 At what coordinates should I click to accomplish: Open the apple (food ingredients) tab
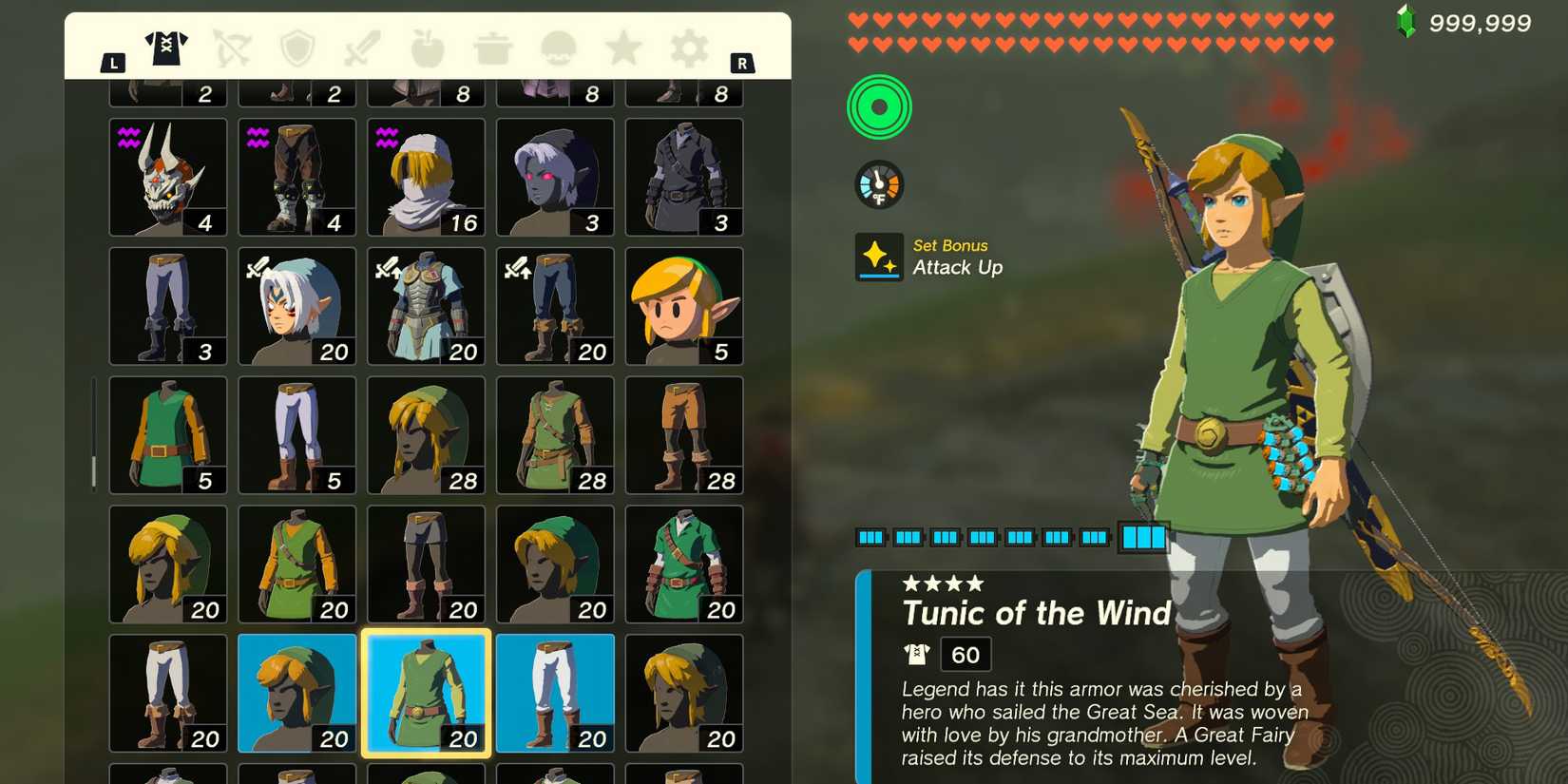427,49
